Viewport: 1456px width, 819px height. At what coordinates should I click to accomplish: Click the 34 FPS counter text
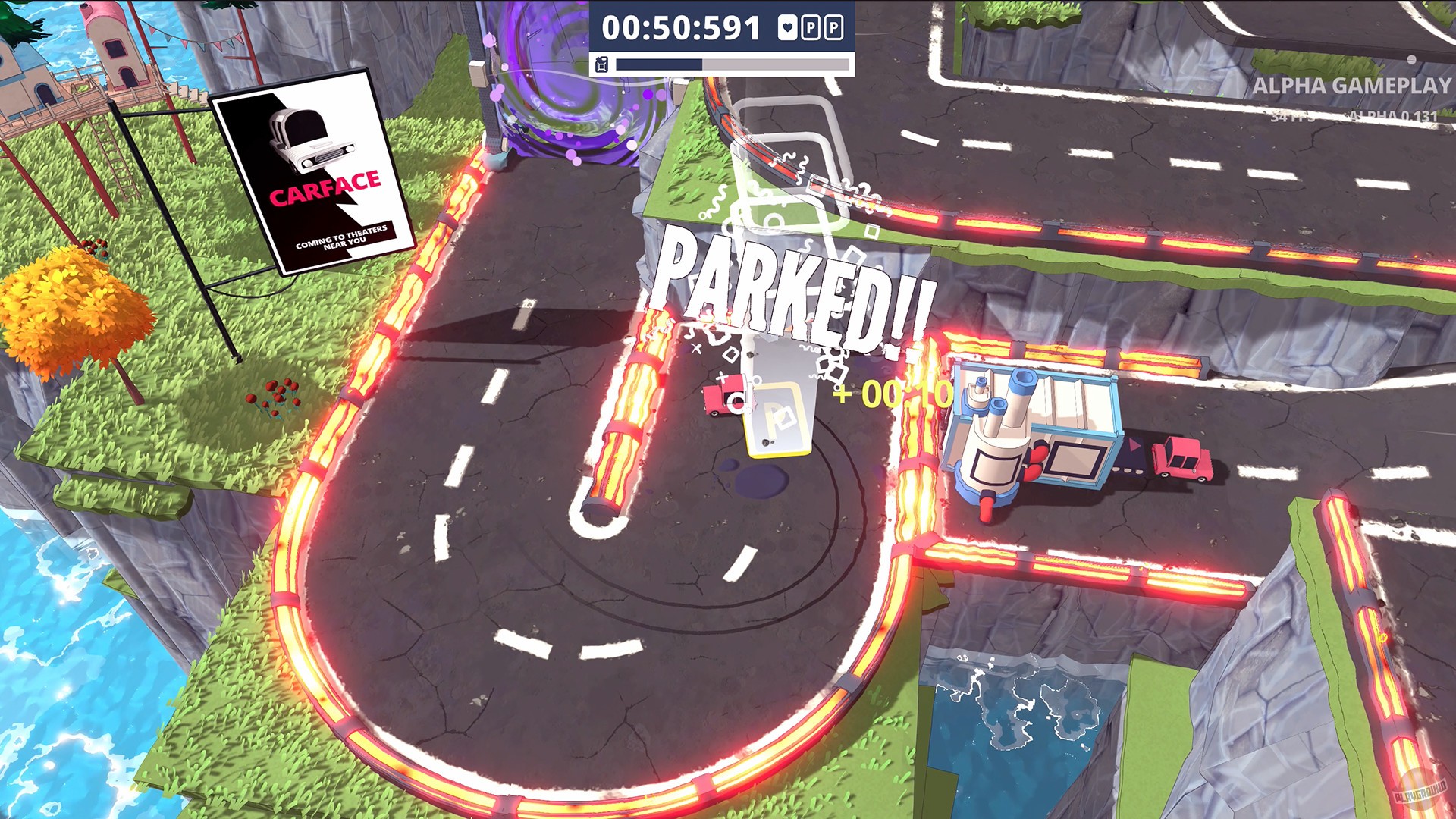point(1294,118)
